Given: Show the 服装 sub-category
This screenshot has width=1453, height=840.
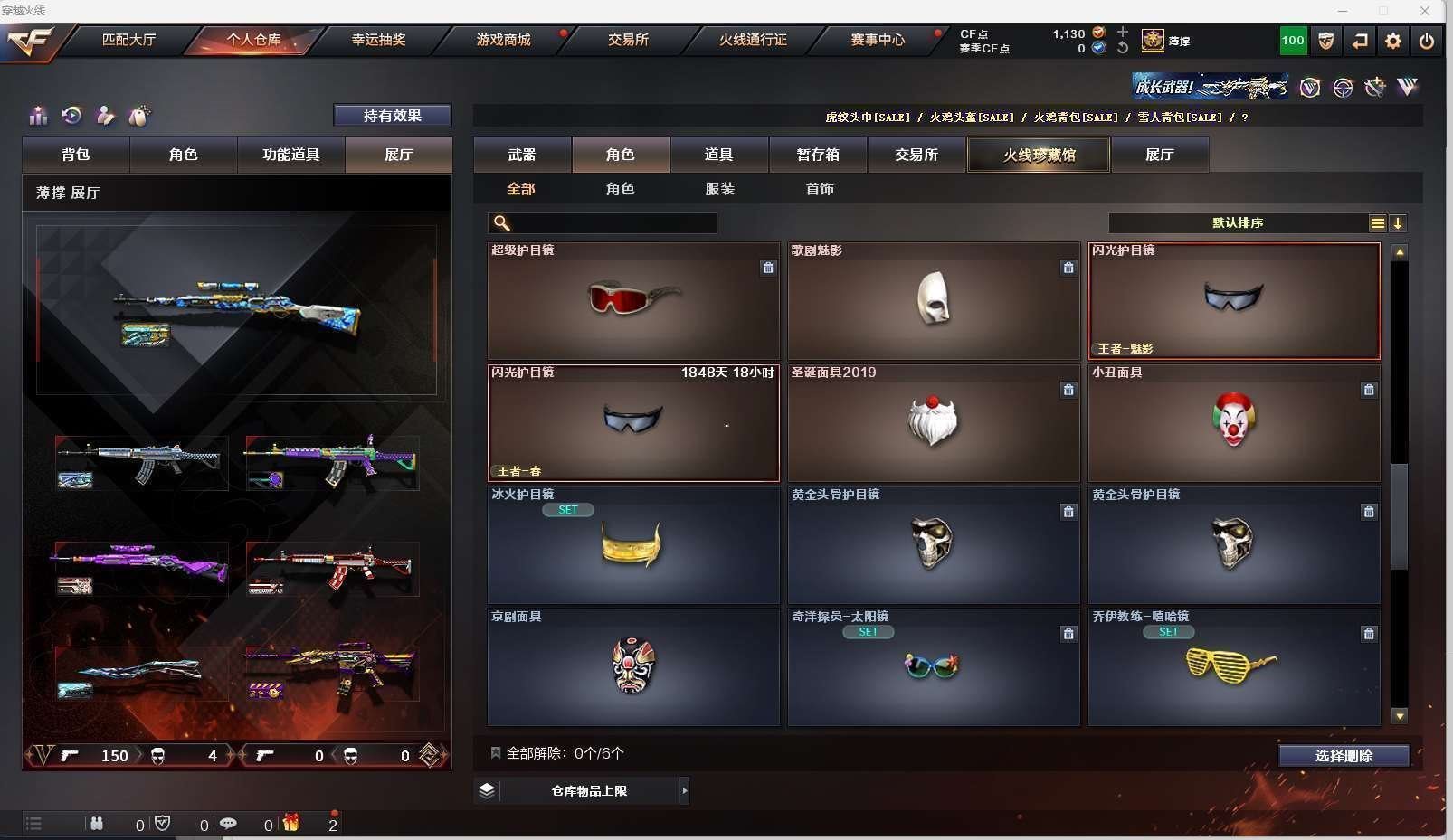Looking at the screenshot, I should (720, 189).
